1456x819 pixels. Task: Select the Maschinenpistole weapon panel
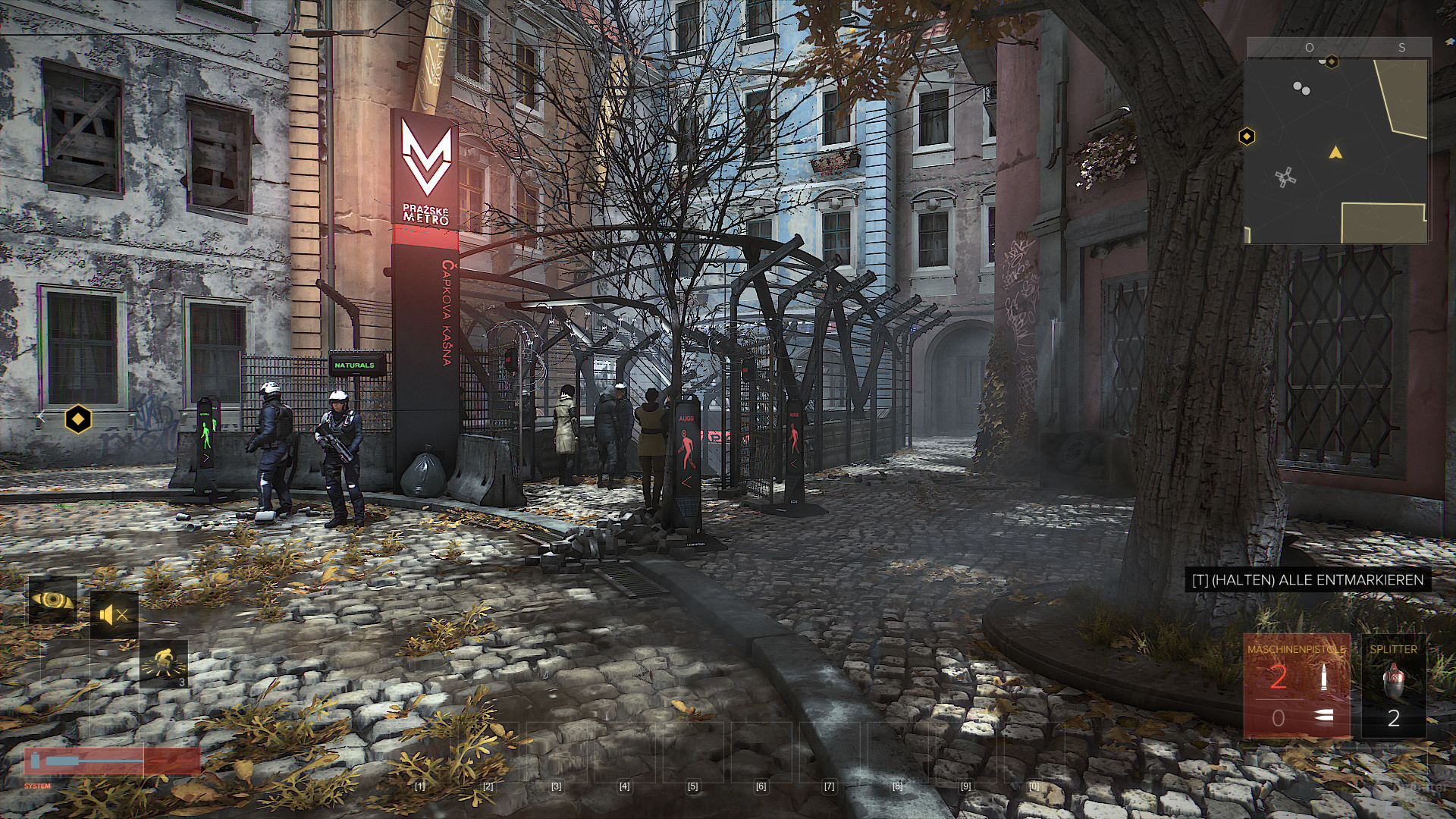point(1297,687)
